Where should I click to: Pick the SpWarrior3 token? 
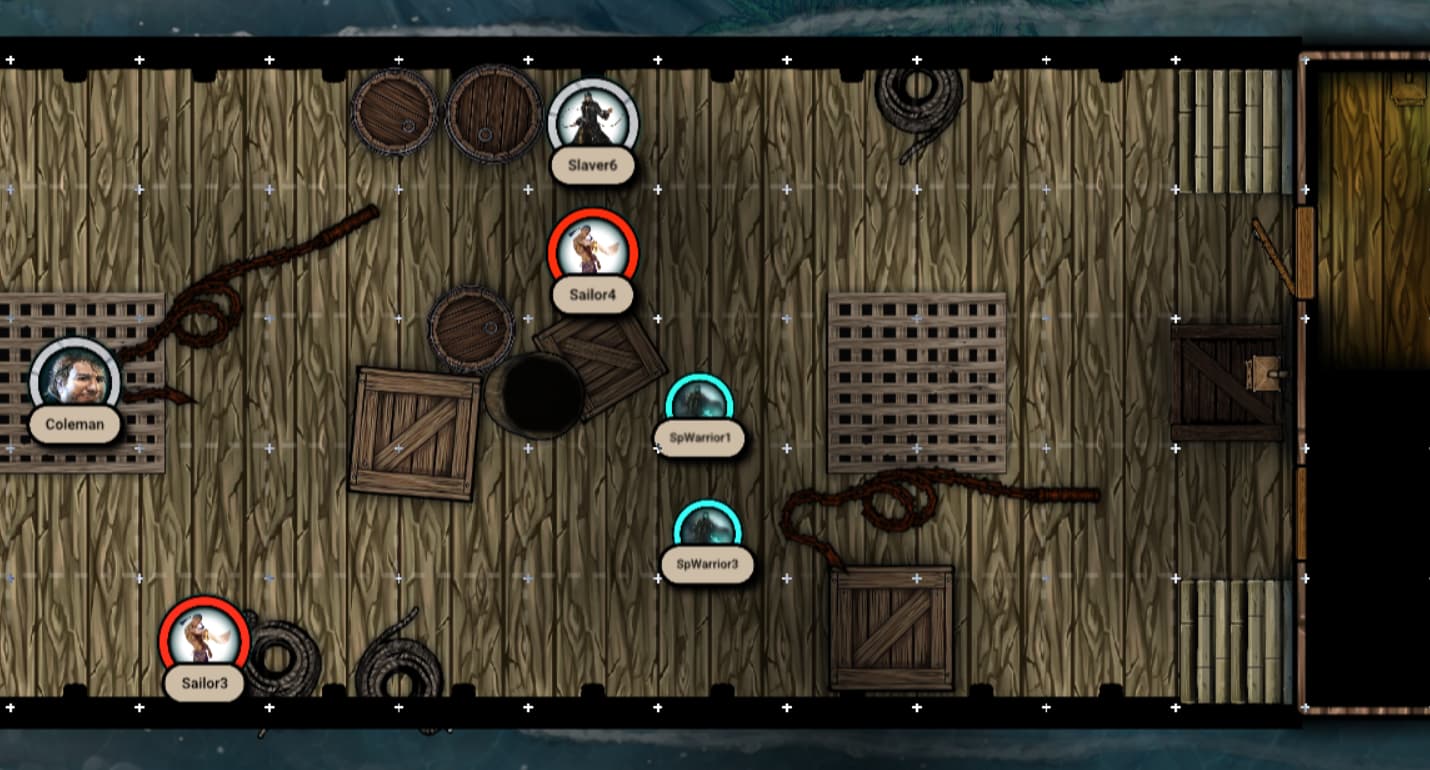[707, 530]
